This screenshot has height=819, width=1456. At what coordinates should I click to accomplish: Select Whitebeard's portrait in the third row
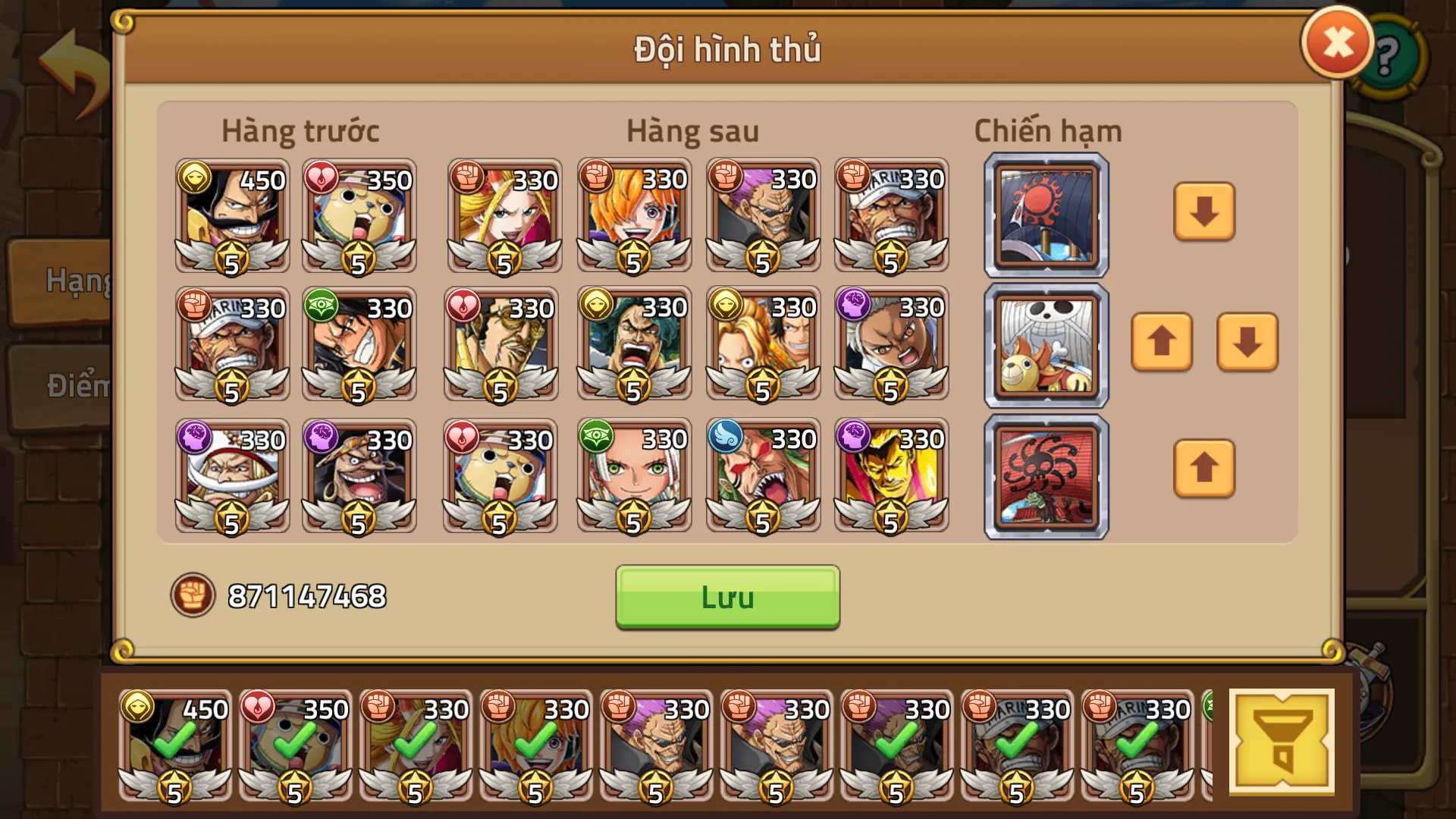pyautogui.click(x=230, y=475)
